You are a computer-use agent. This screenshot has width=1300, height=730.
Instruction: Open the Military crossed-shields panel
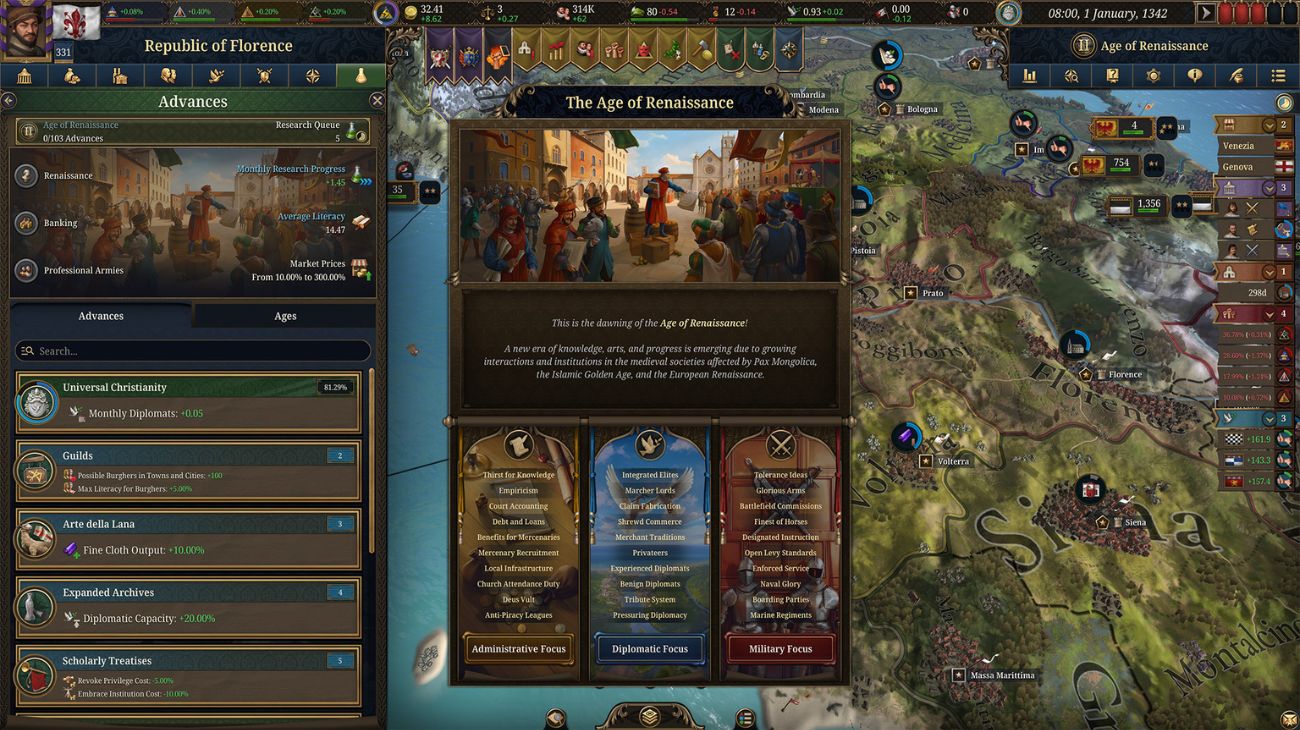tap(263, 75)
